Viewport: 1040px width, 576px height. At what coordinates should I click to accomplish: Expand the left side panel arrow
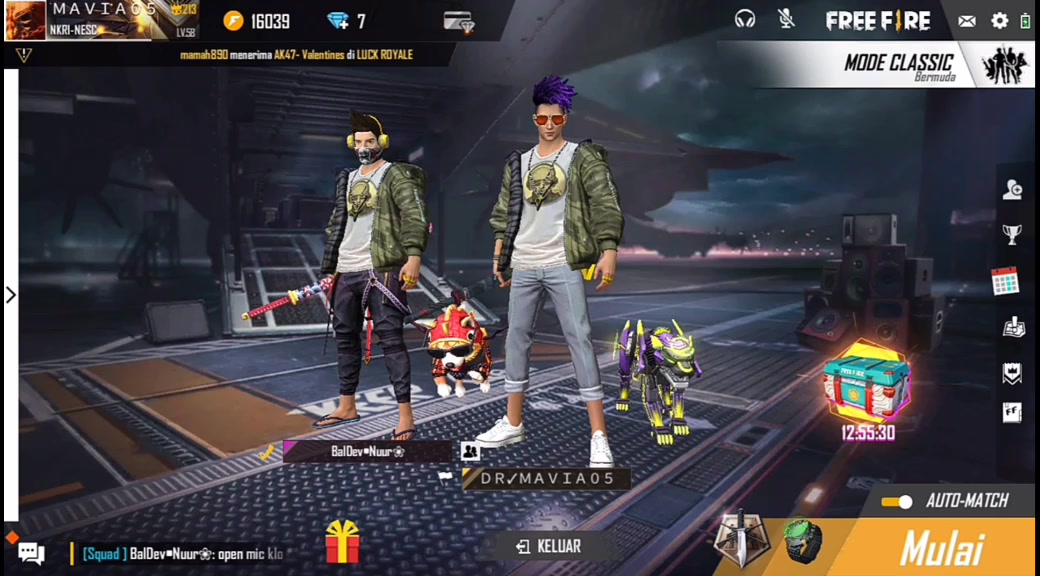coord(11,295)
